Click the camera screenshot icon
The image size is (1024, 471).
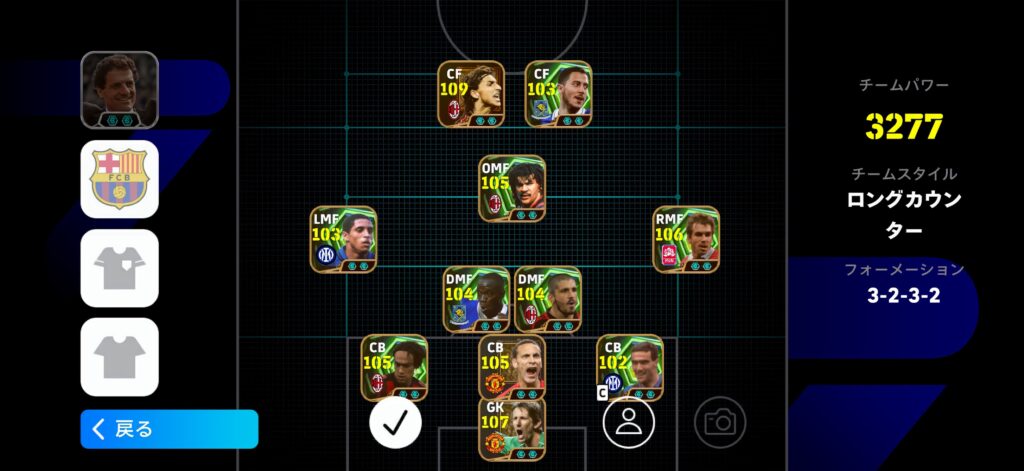pos(720,422)
